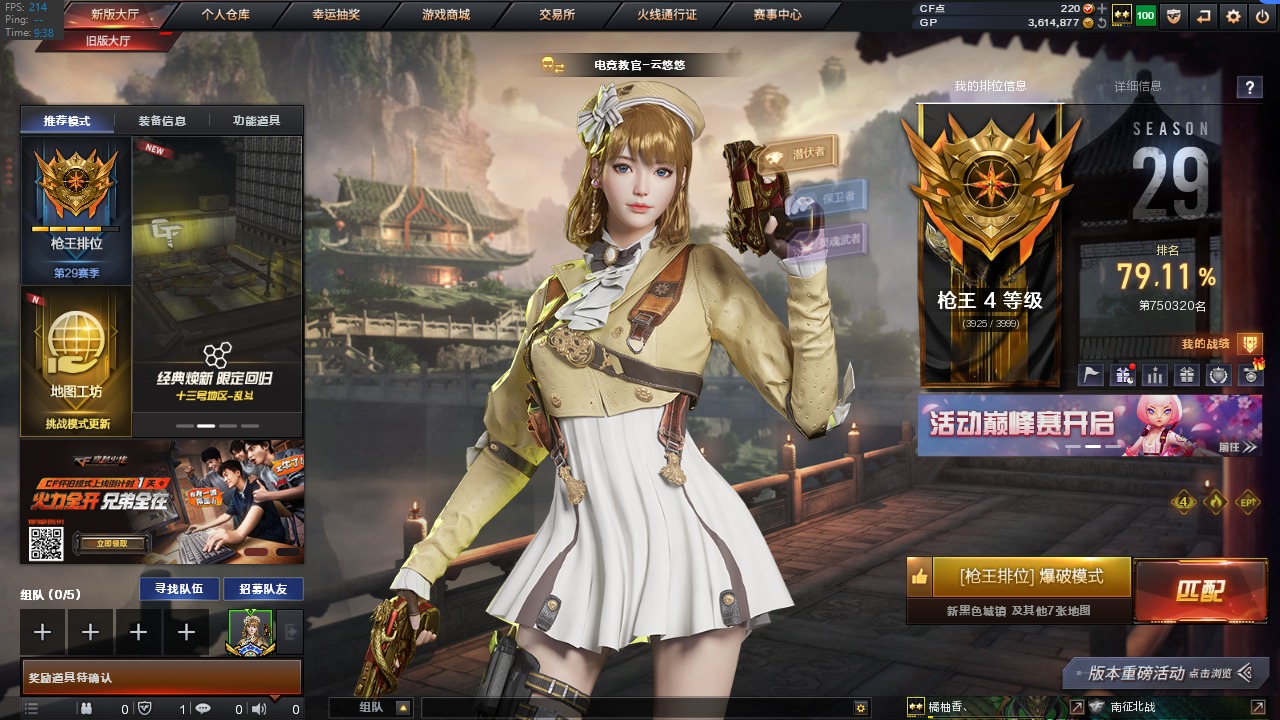The image size is (1280, 720).
Task: Choose the 地图工坊 map workshop tile
Action: pyautogui.click(x=76, y=360)
